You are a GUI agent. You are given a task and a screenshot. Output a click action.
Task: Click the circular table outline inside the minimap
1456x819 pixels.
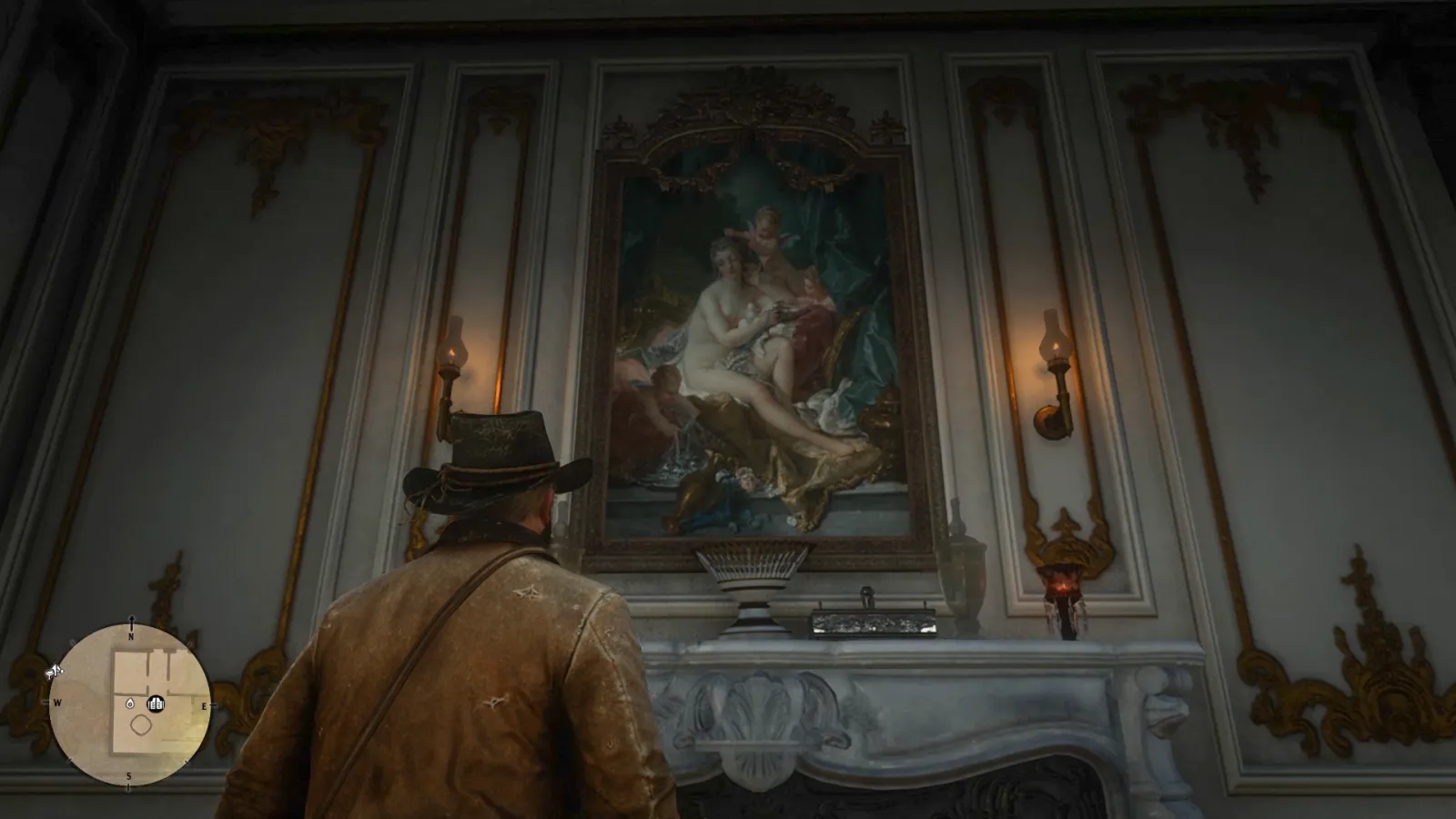point(141,724)
